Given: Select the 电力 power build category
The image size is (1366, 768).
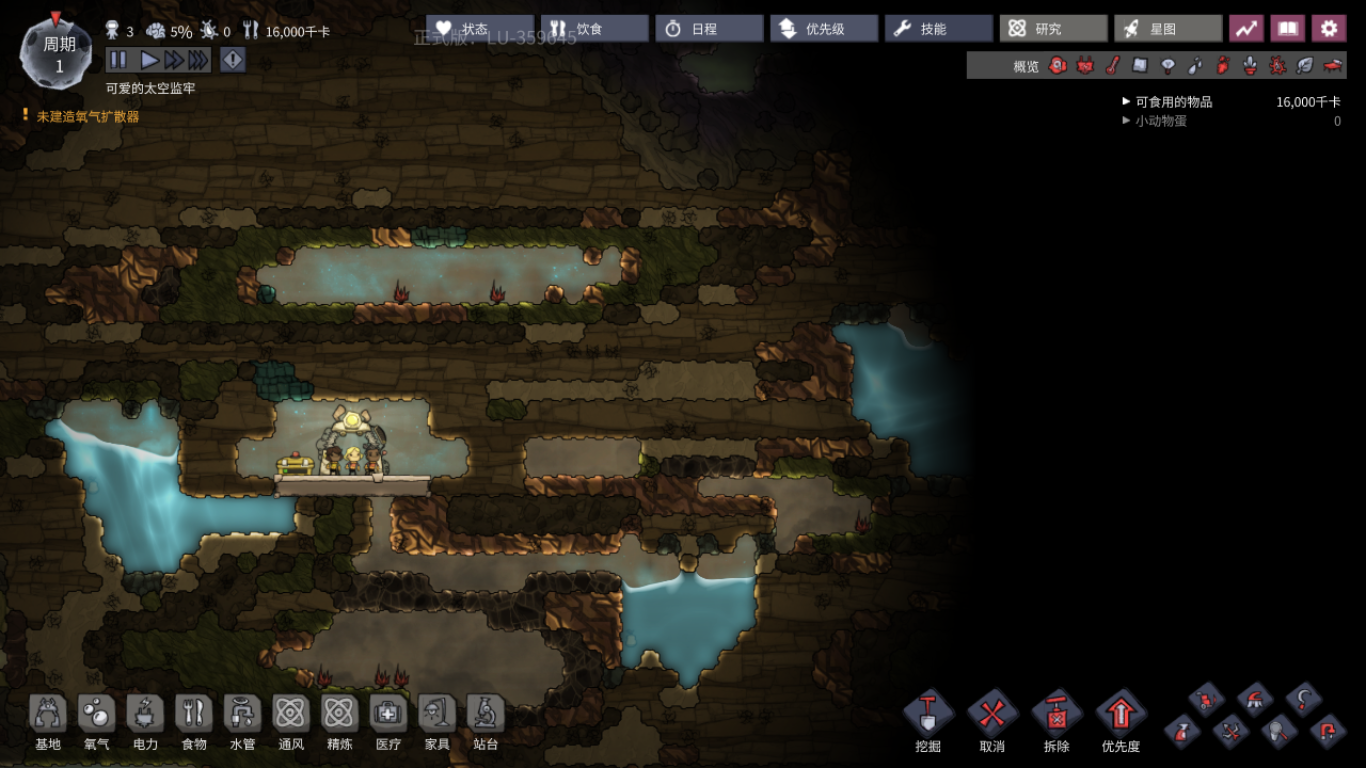Looking at the screenshot, I should click(146, 722).
